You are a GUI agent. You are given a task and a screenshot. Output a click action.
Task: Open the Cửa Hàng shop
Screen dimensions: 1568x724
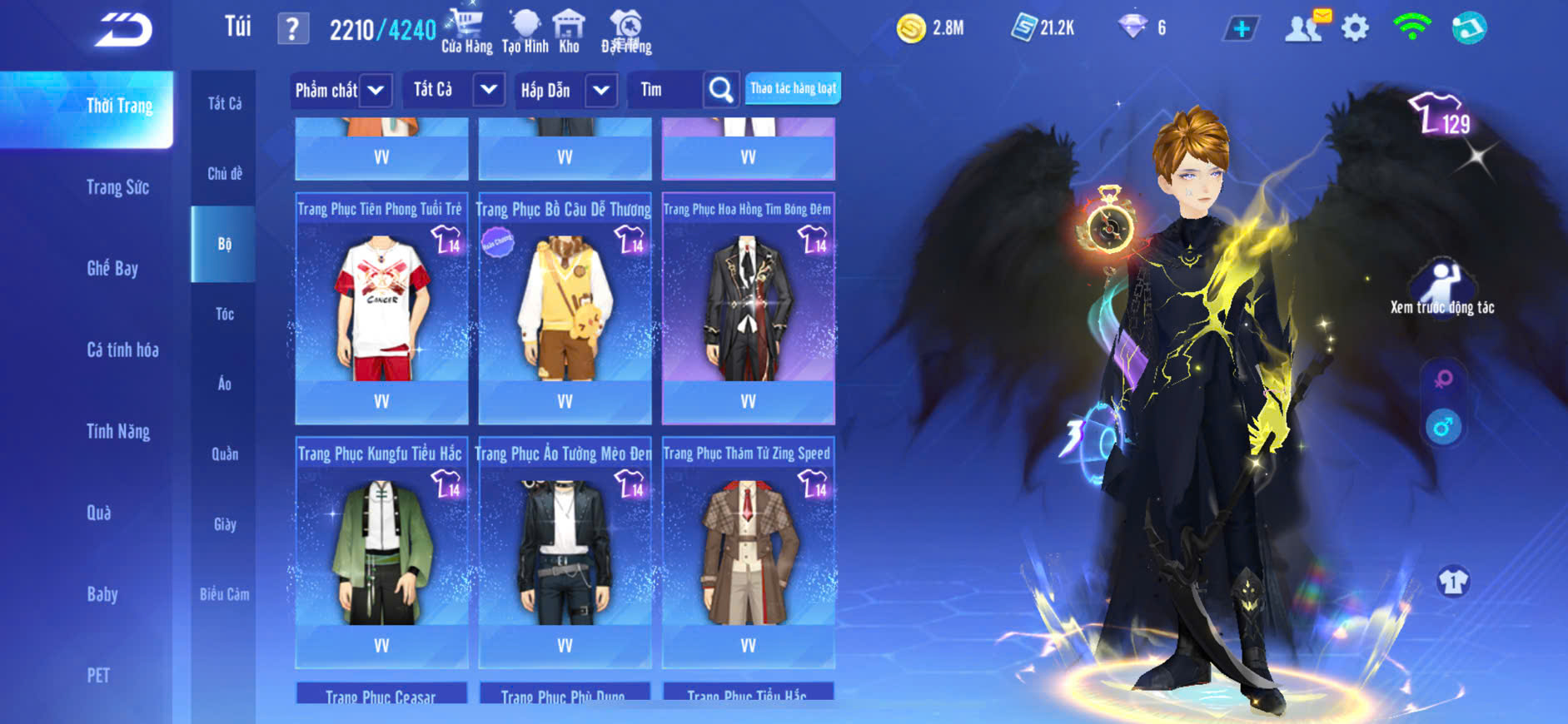(466, 32)
